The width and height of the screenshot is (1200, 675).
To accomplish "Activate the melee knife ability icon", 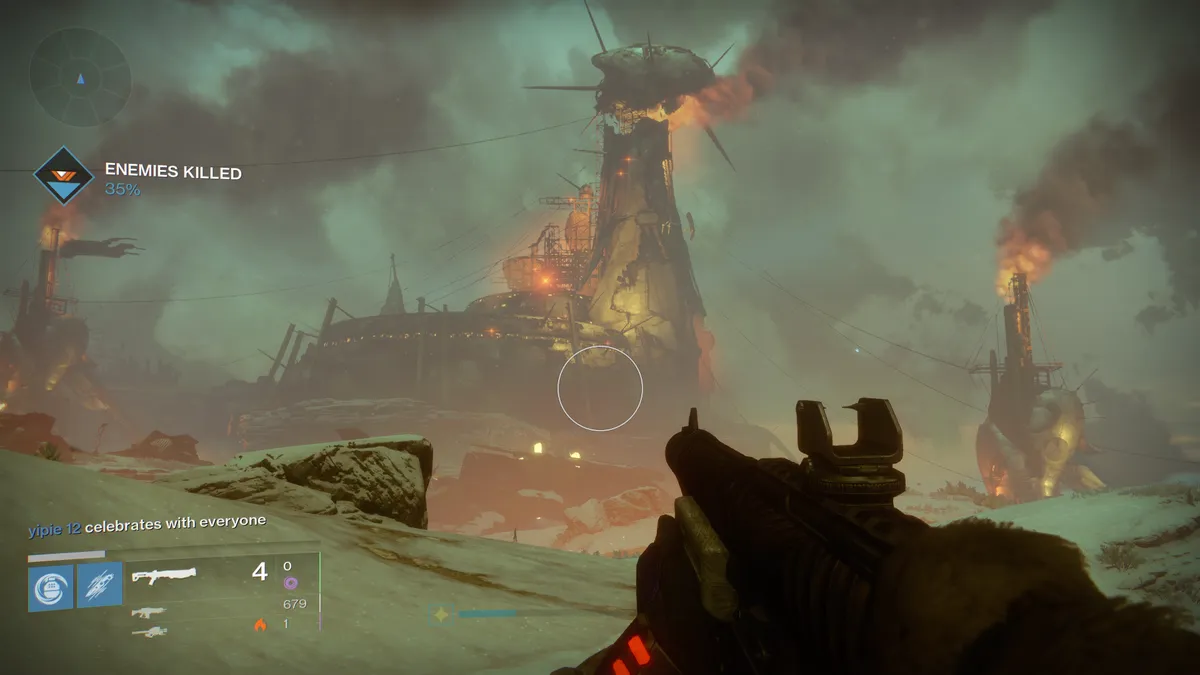I will (x=100, y=586).
